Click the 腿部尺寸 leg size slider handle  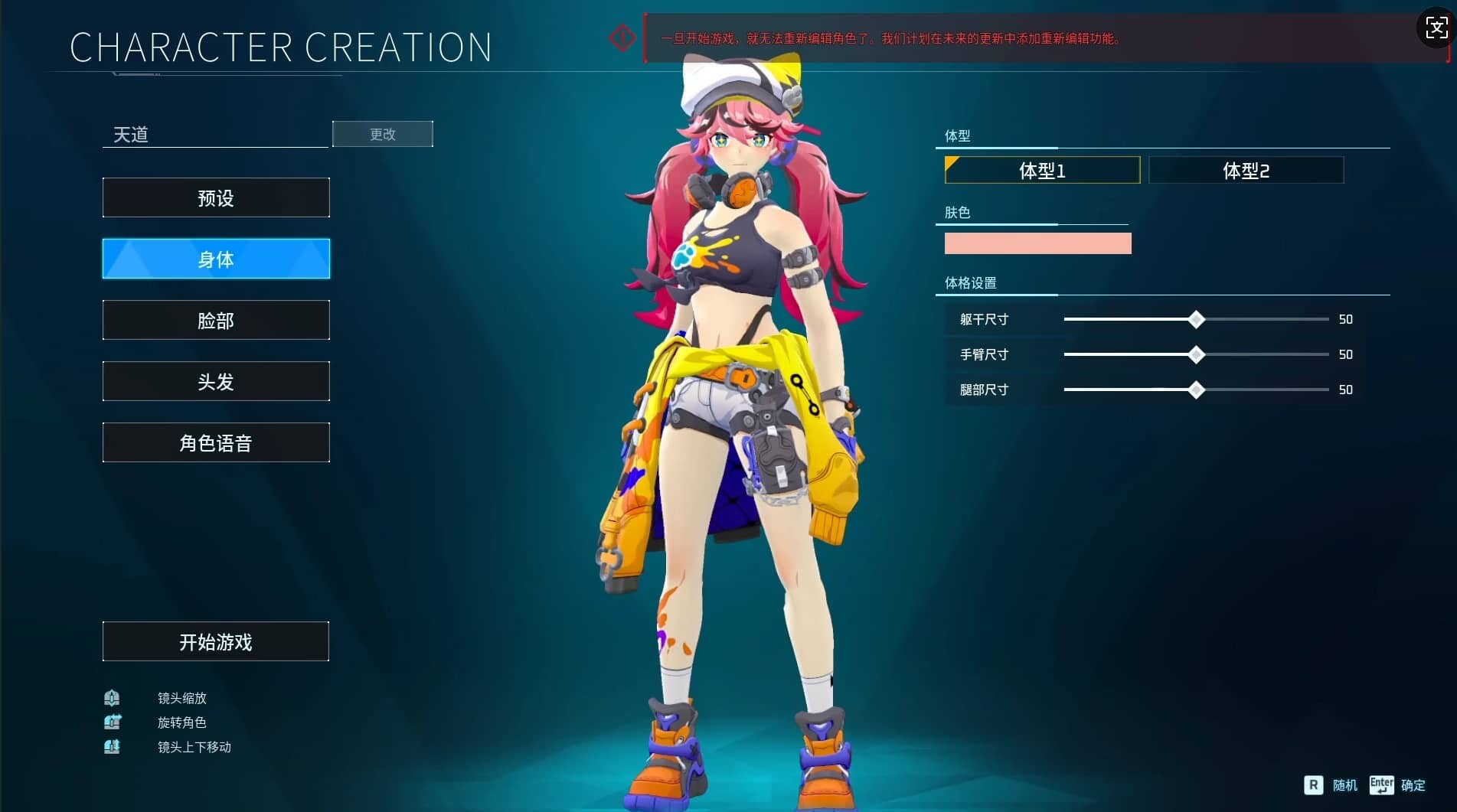click(x=1196, y=390)
